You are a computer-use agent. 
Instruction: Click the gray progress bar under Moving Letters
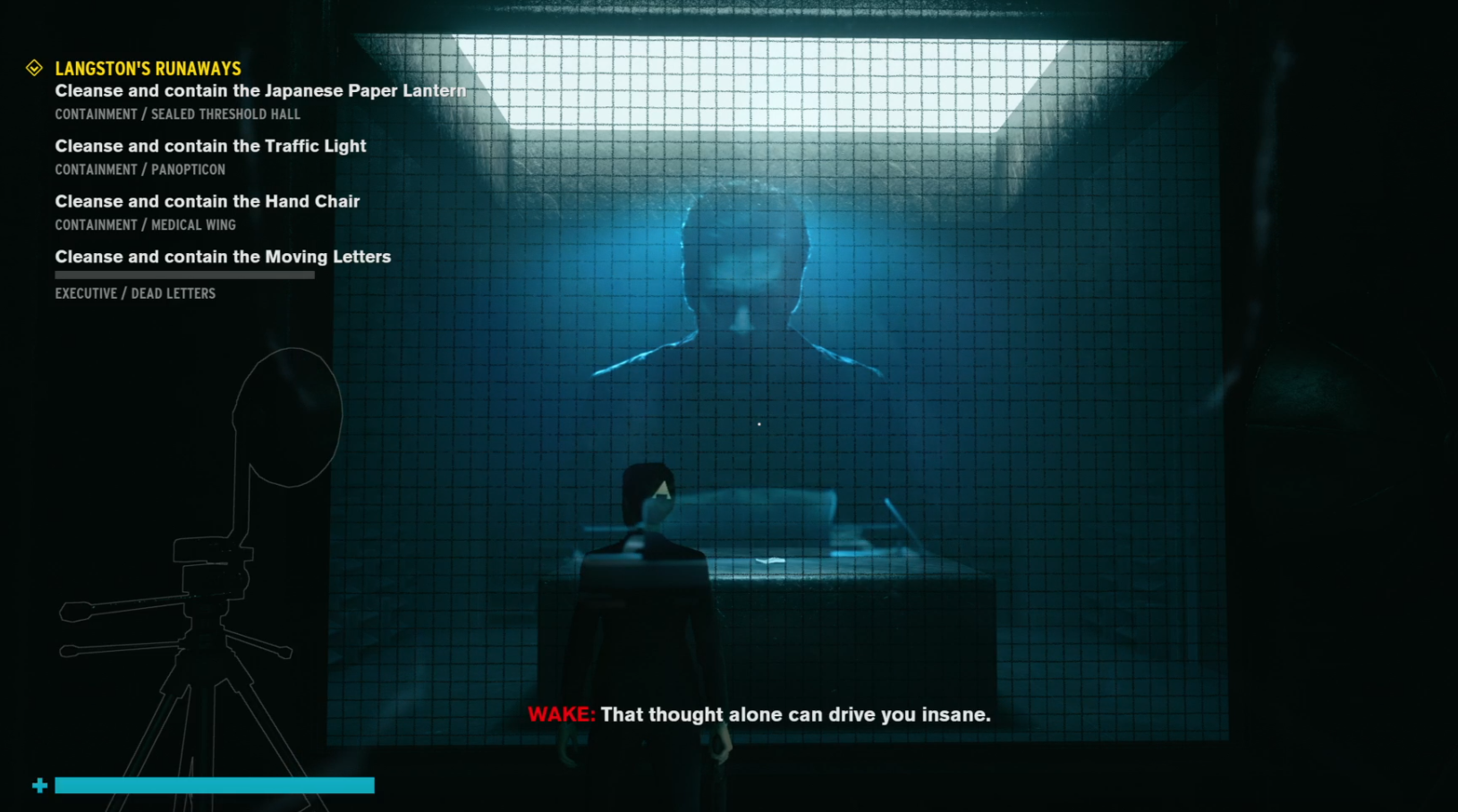coord(184,275)
